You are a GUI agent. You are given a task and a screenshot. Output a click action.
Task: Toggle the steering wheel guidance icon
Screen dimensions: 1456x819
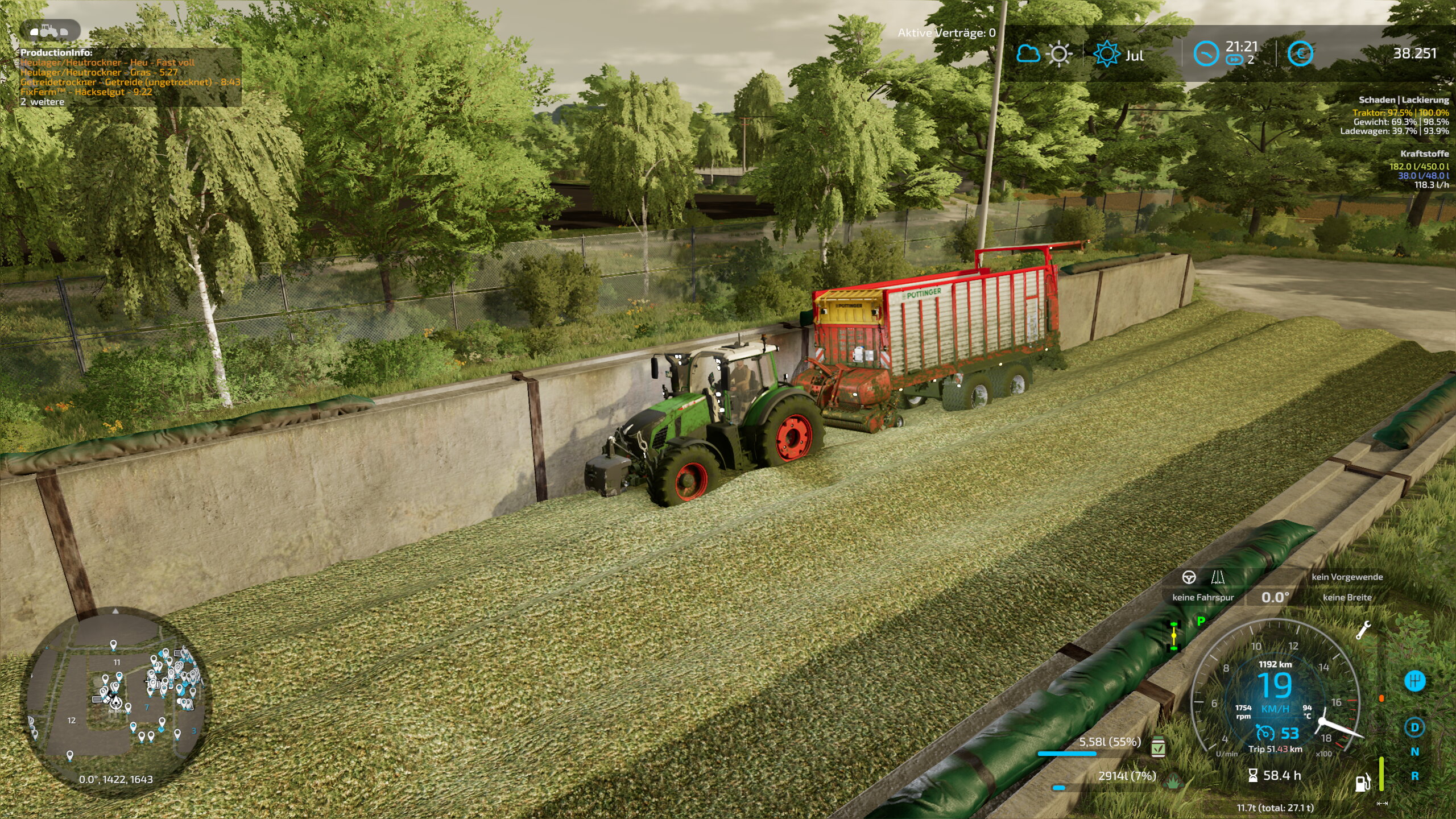tap(1189, 578)
